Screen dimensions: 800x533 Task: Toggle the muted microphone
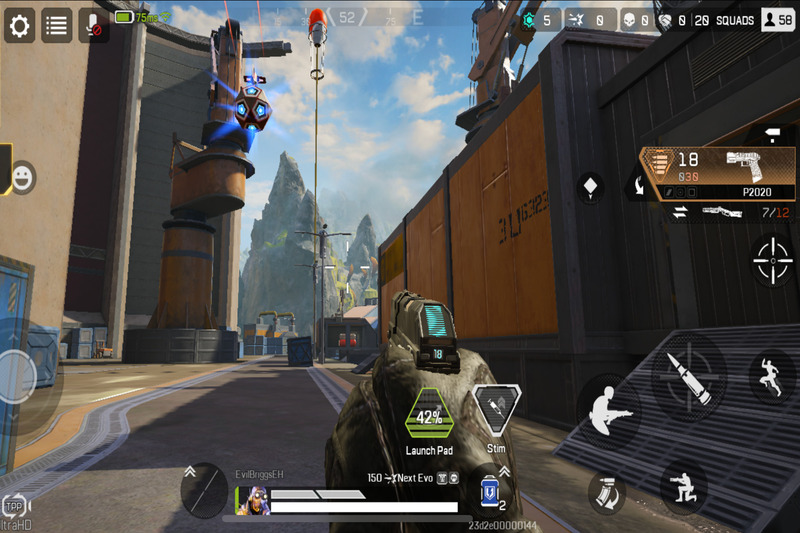[93, 25]
